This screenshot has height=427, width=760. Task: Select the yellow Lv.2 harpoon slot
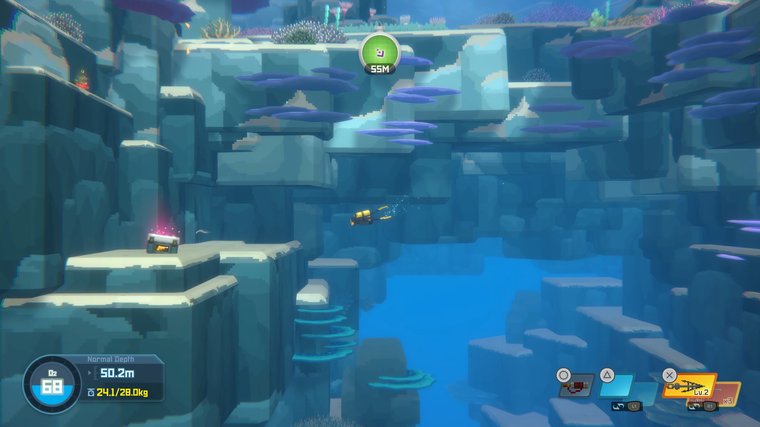click(688, 386)
